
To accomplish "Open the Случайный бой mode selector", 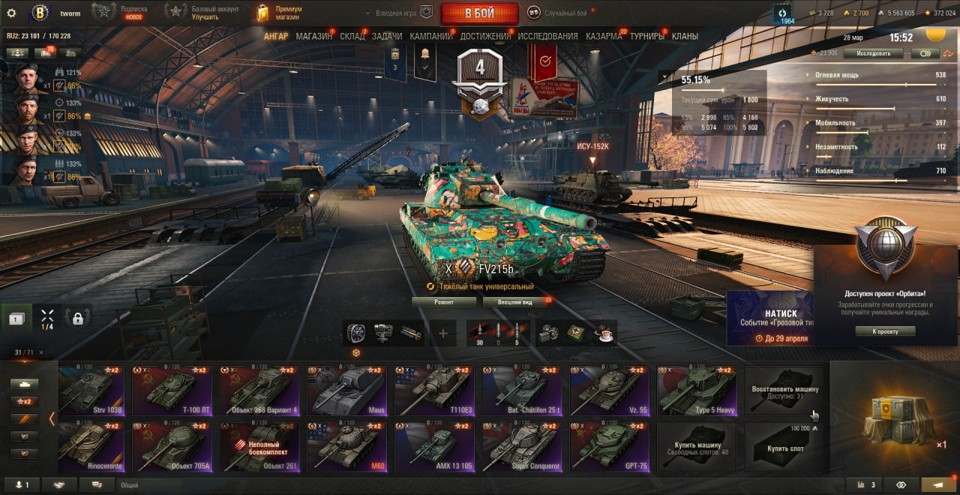I will coord(565,13).
